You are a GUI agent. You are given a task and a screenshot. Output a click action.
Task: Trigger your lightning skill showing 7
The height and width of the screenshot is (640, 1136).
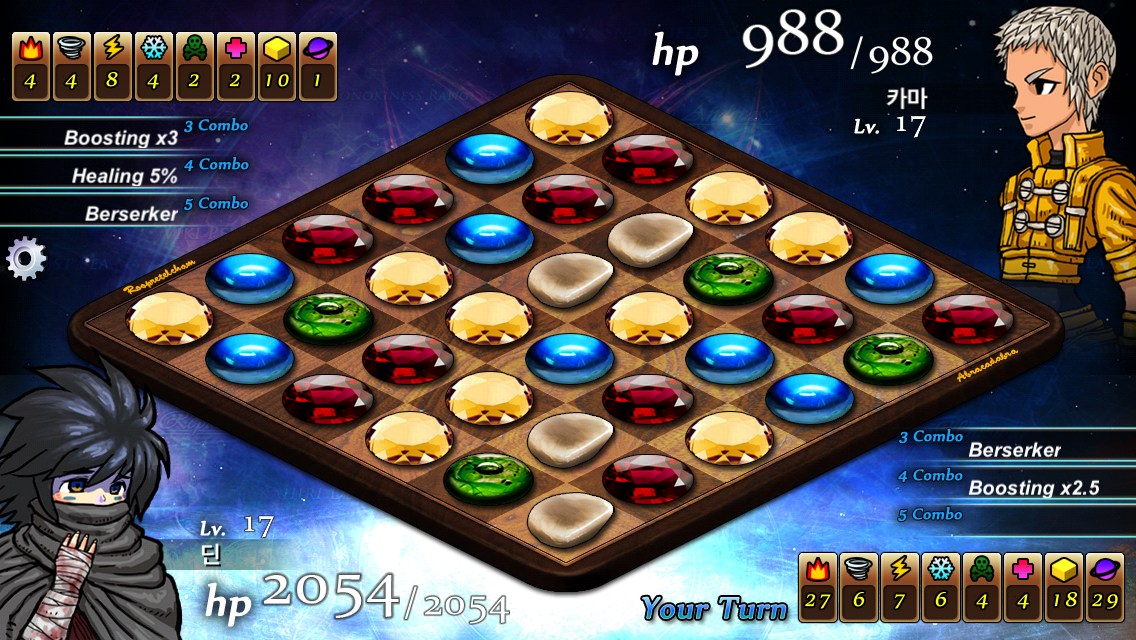pos(899,586)
